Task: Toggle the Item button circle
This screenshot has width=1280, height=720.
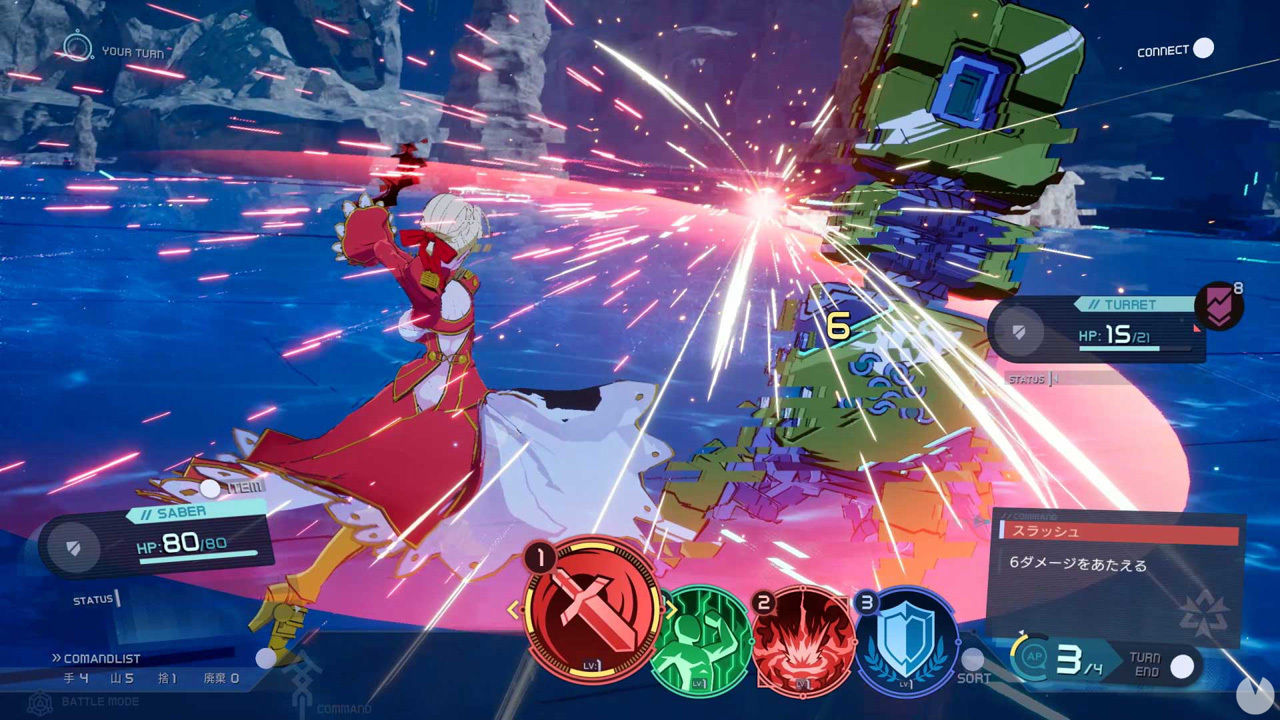Action: coord(210,488)
